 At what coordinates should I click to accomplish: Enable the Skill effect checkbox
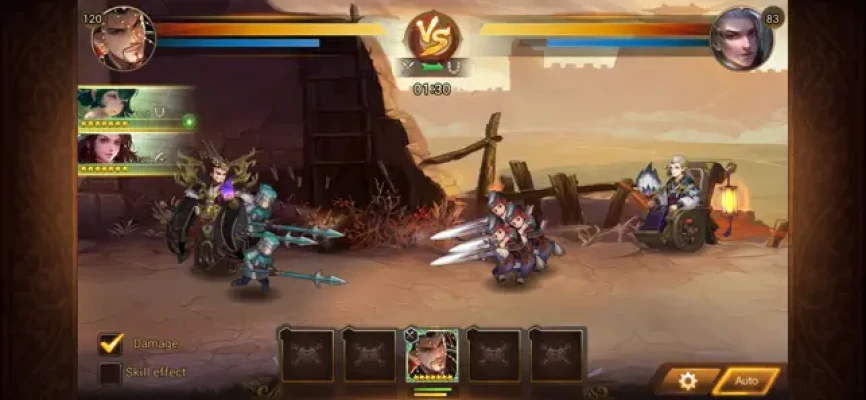(110, 373)
